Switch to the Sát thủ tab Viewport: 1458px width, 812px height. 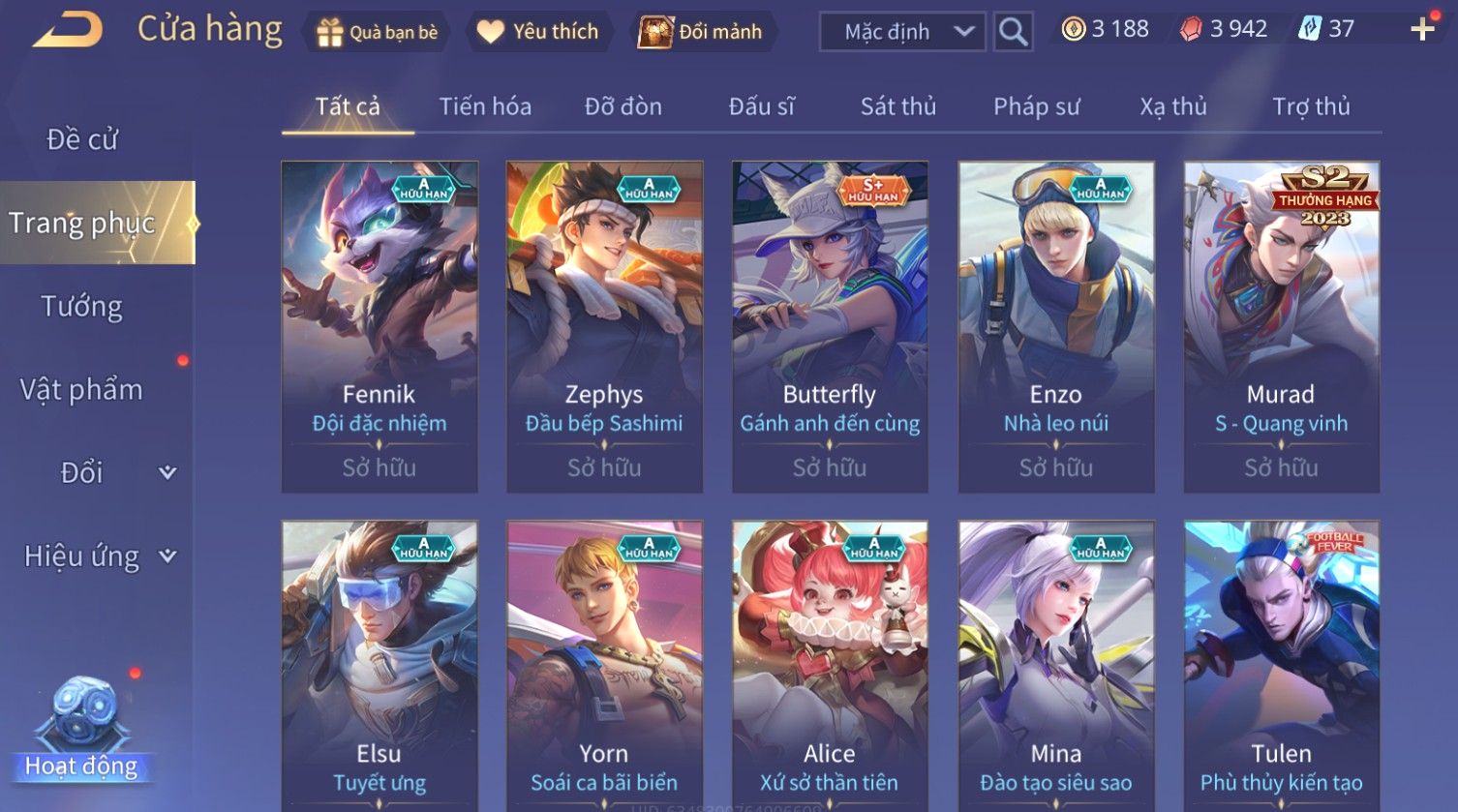[898, 106]
